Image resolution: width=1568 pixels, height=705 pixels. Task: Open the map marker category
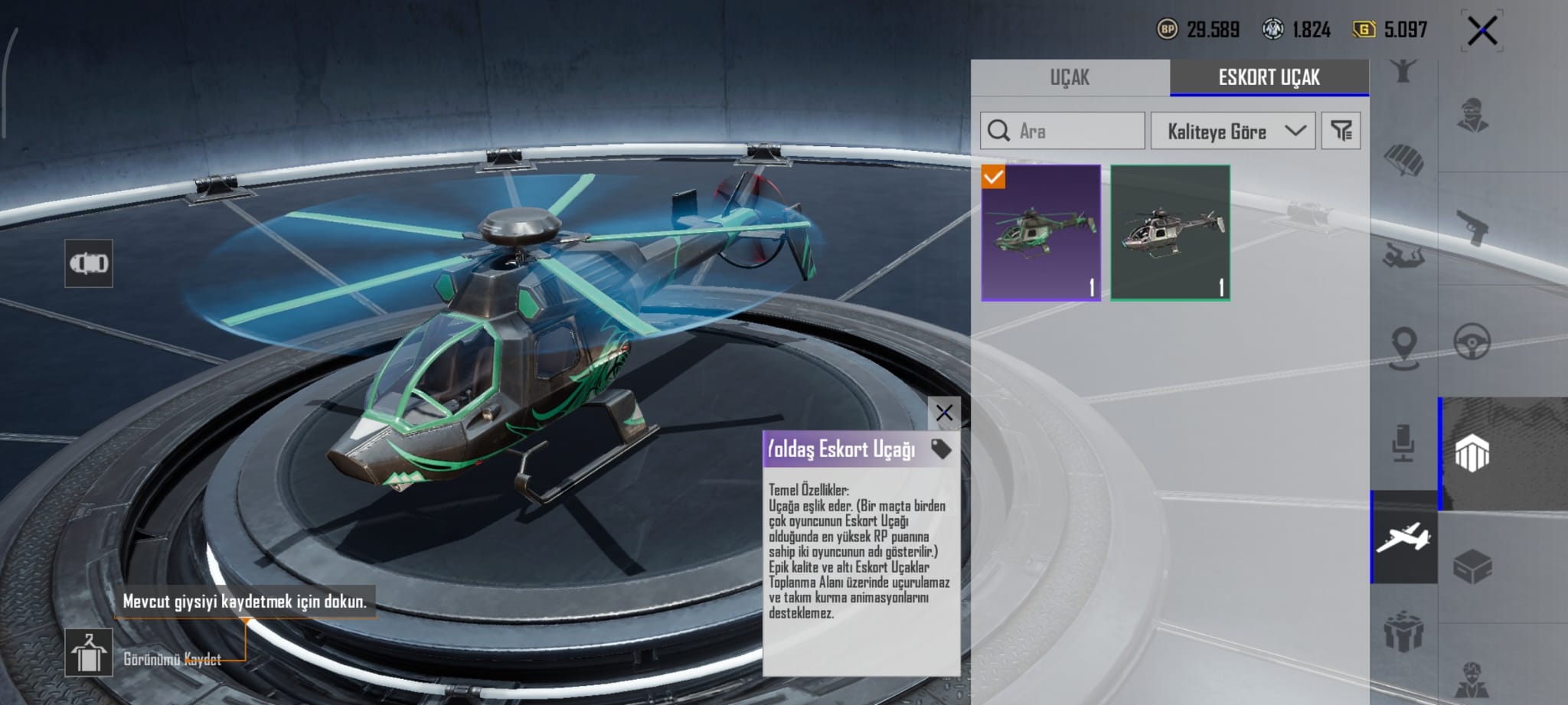(x=1403, y=348)
